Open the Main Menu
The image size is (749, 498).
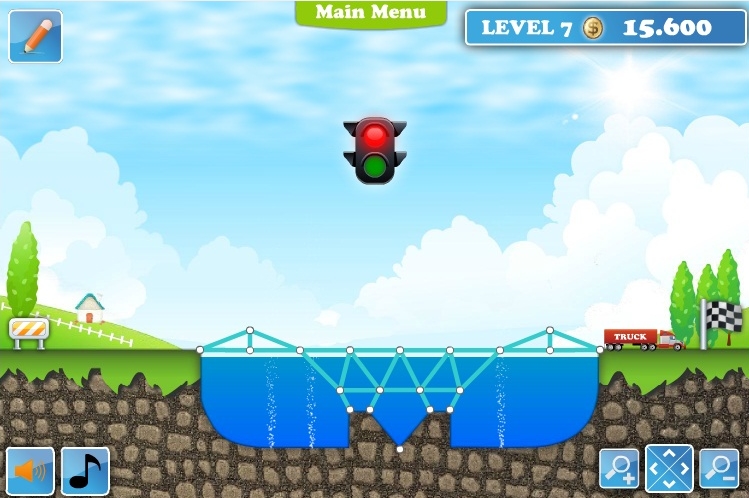click(370, 13)
